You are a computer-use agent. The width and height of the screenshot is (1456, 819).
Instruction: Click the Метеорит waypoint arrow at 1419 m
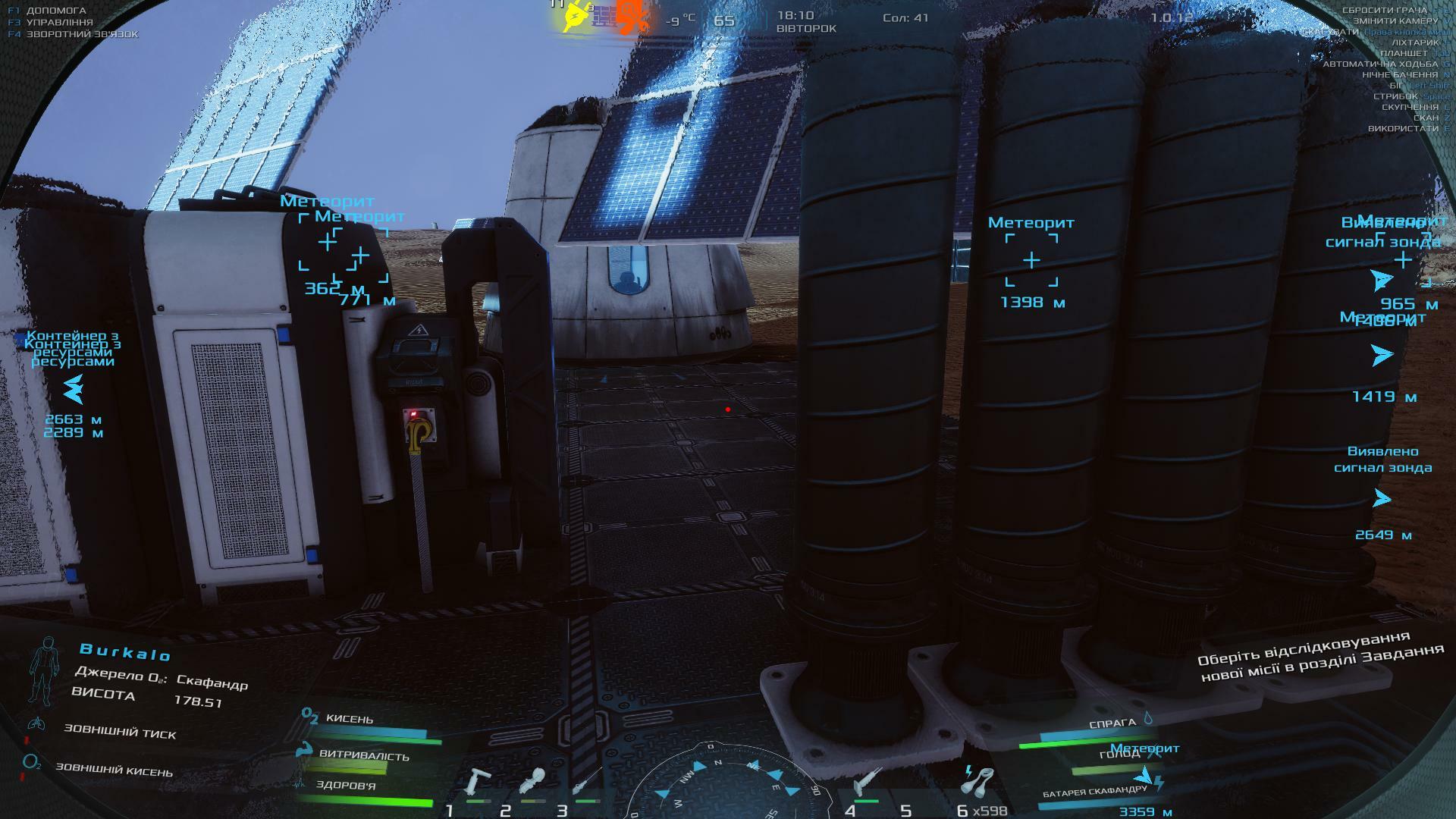tap(1382, 354)
